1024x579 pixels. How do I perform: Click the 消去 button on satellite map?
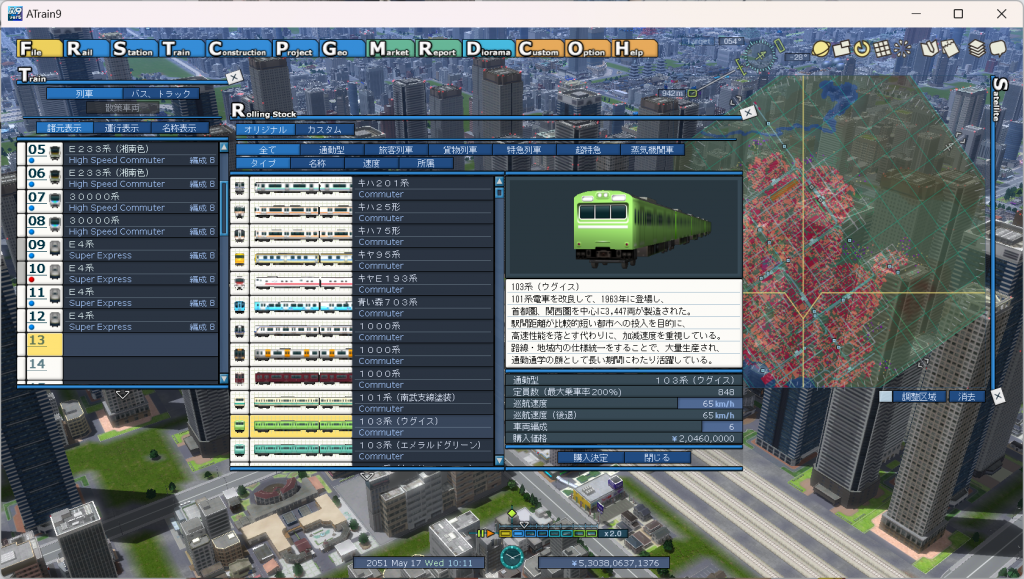966,397
